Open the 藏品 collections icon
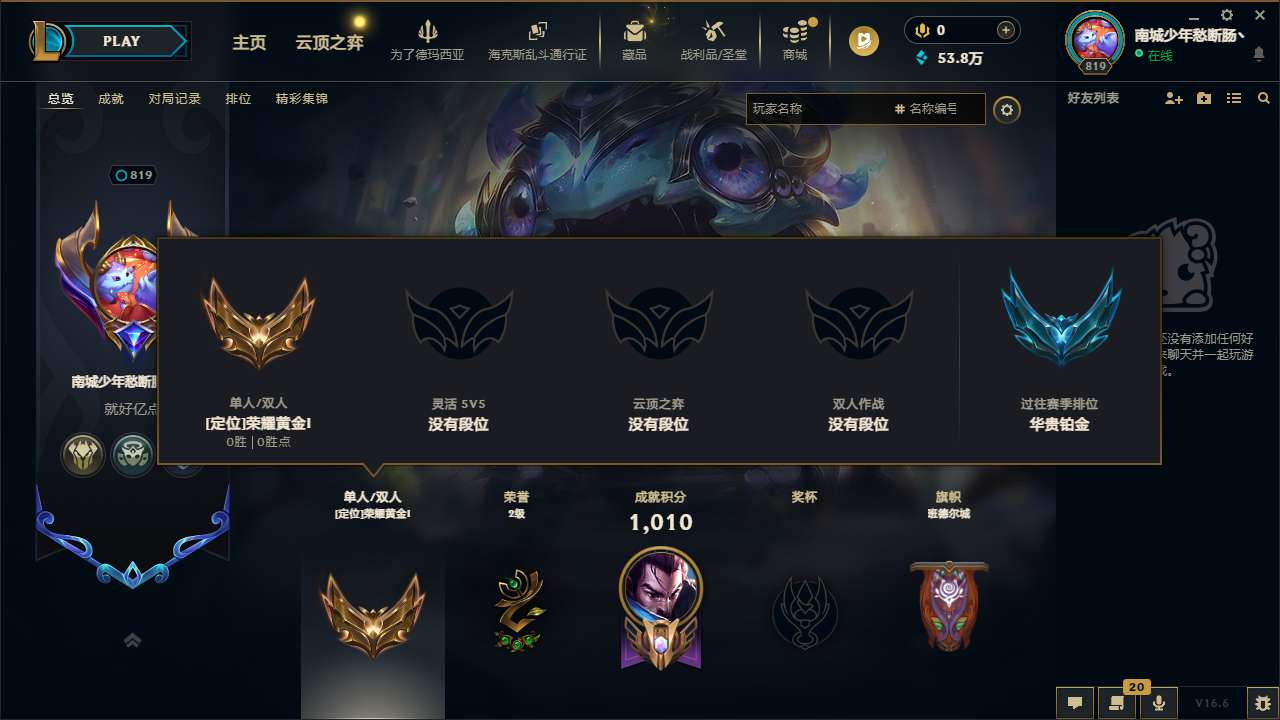1280x720 pixels. point(634,40)
